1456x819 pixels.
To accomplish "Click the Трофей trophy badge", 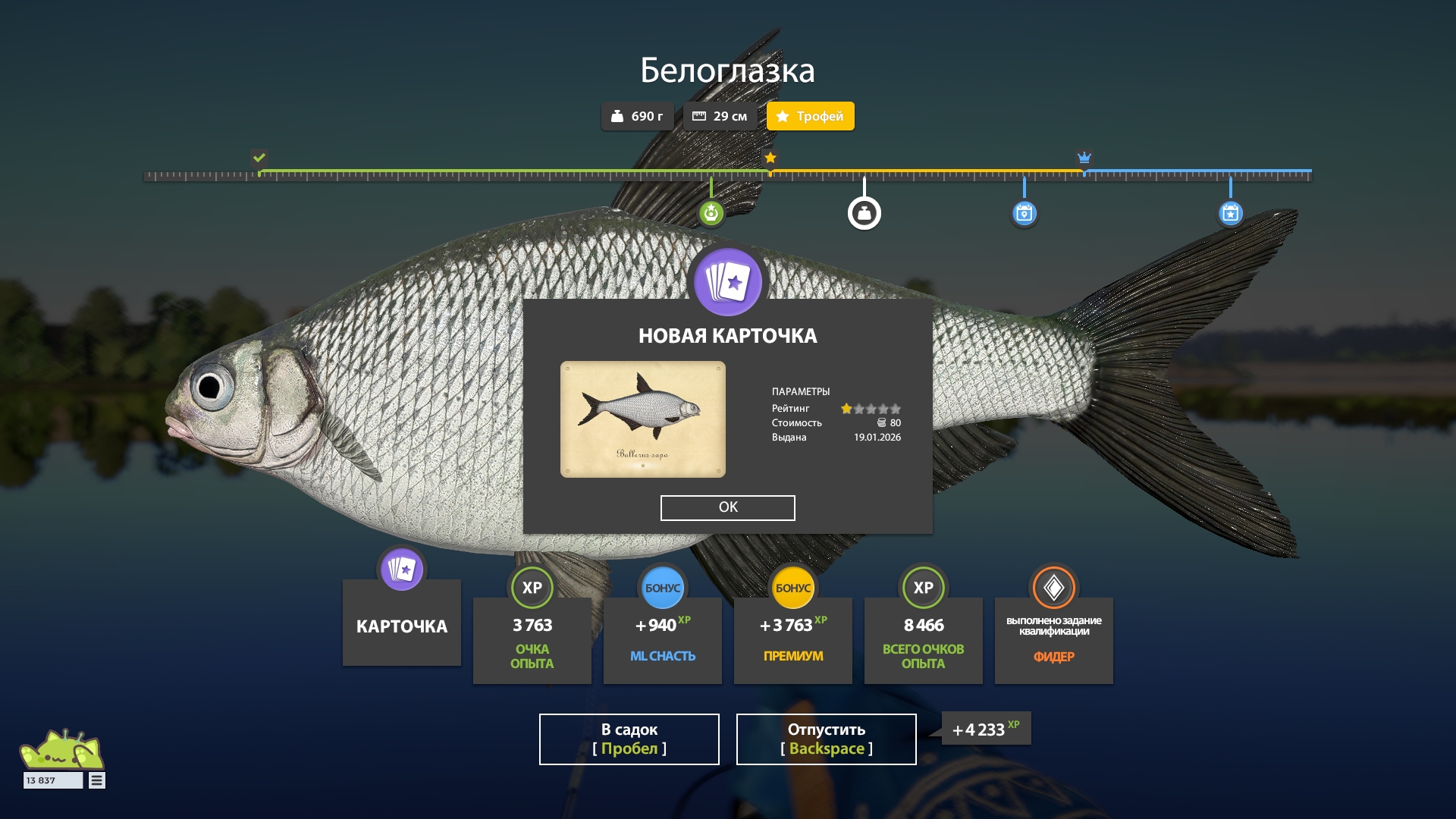I will click(810, 116).
